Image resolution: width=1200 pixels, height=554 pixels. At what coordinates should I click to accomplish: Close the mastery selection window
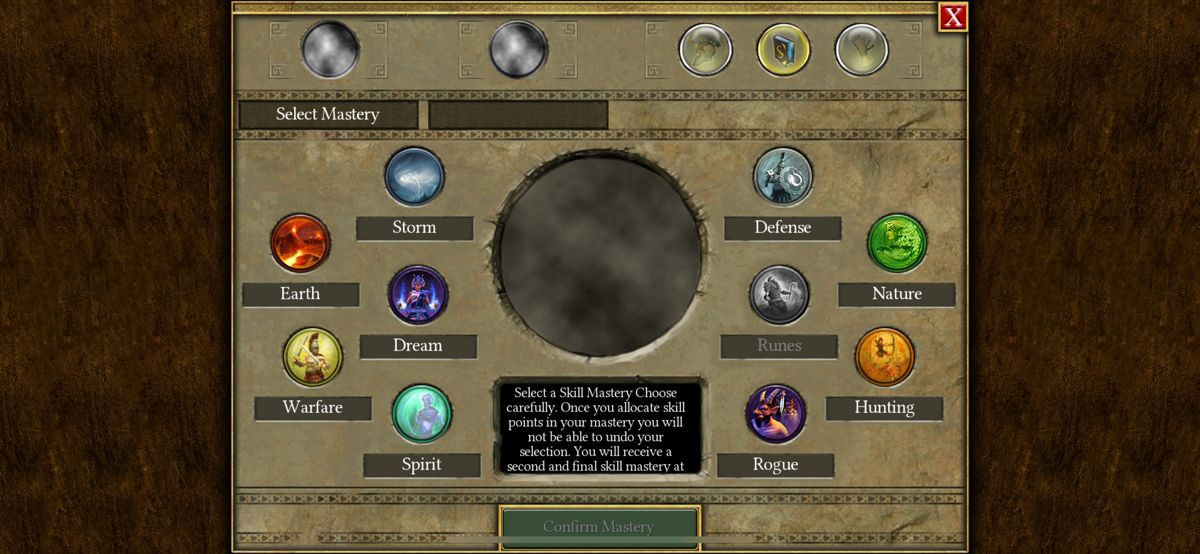coord(953,17)
